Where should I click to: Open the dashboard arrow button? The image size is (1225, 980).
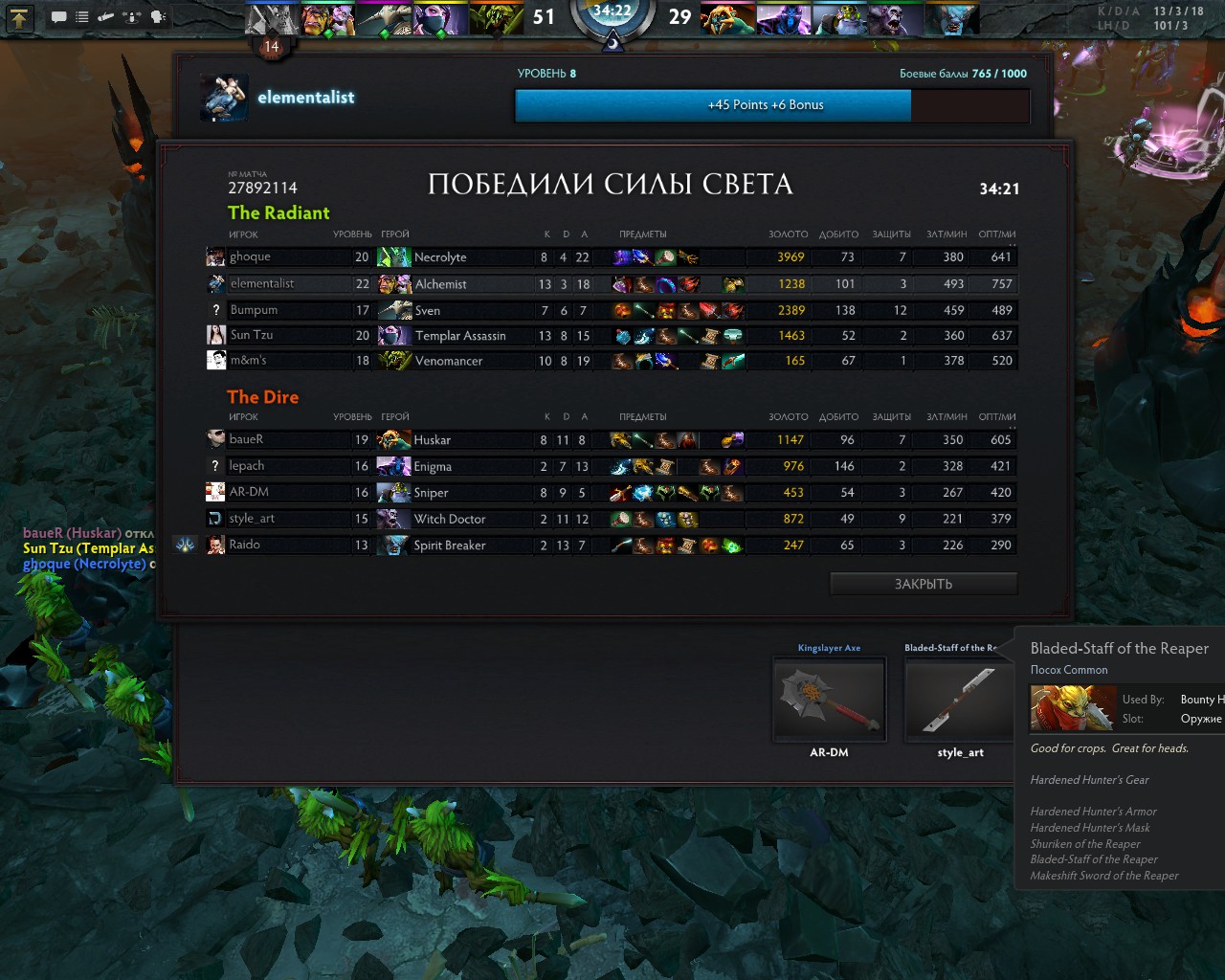(19, 17)
